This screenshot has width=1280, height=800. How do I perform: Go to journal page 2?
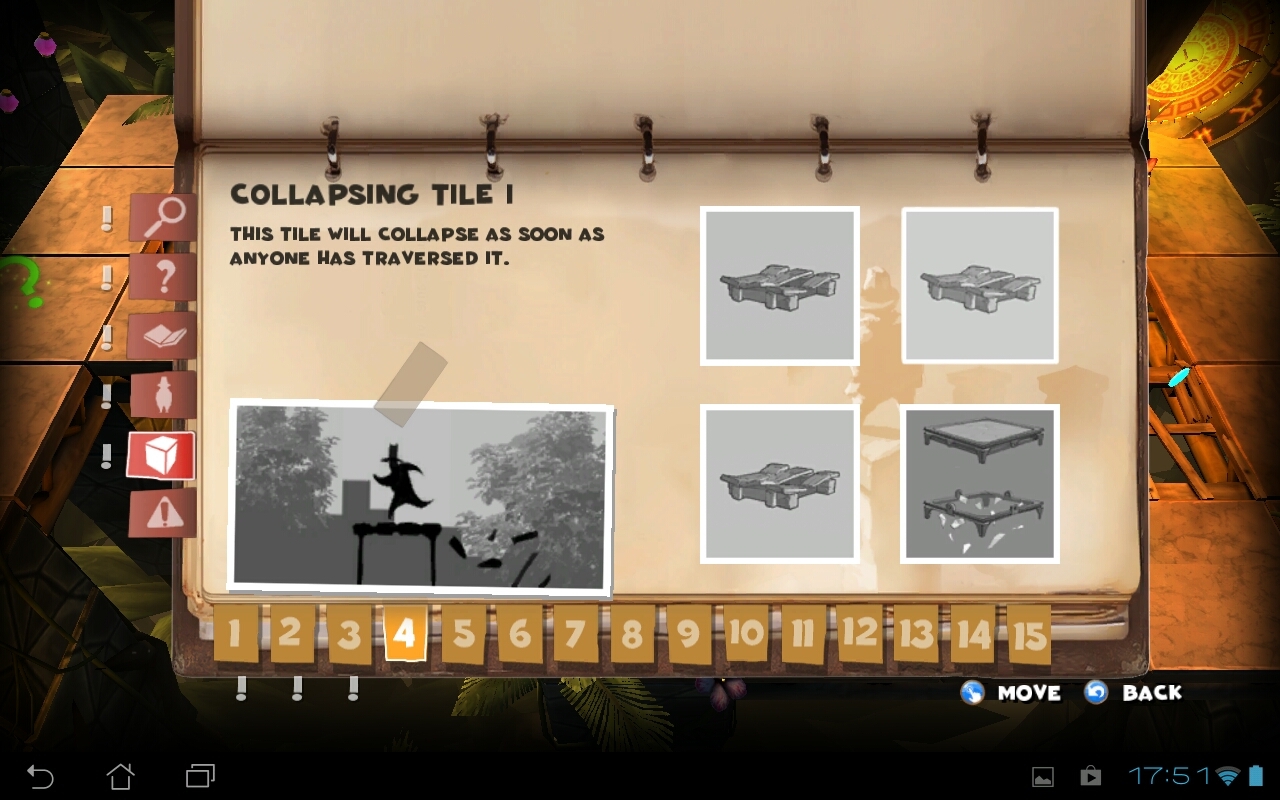click(291, 632)
